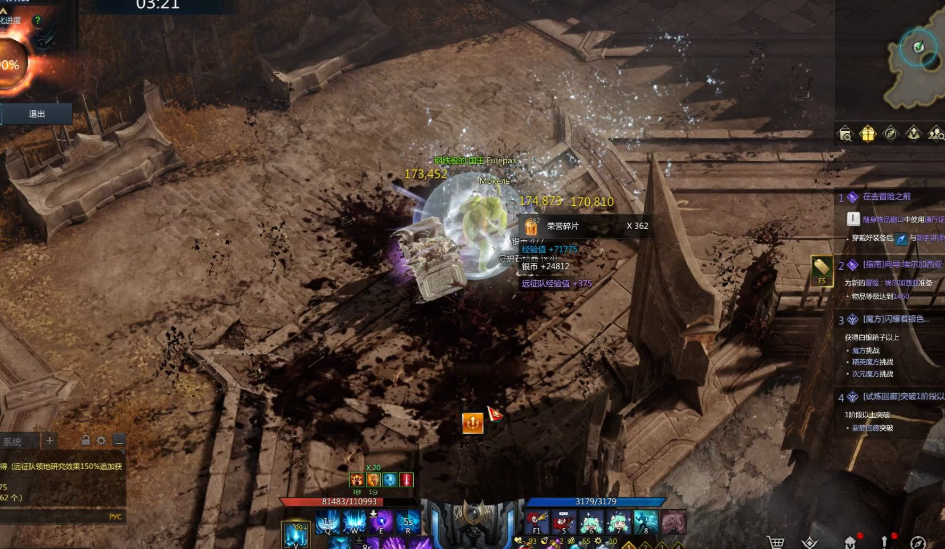
Task: Expand quest 1 在去冒险之前
Action: click(x=877, y=197)
